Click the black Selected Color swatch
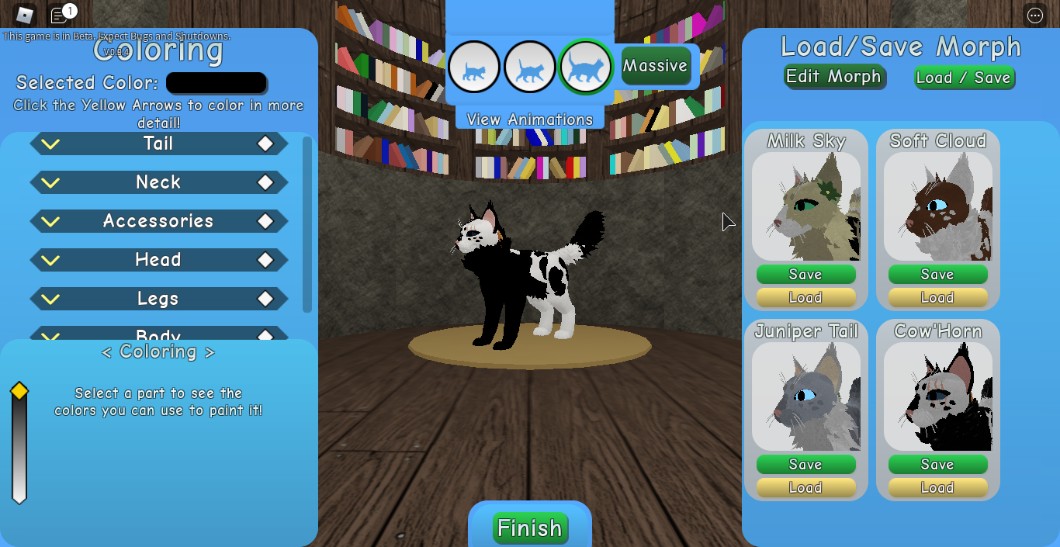 click(216, 83)
